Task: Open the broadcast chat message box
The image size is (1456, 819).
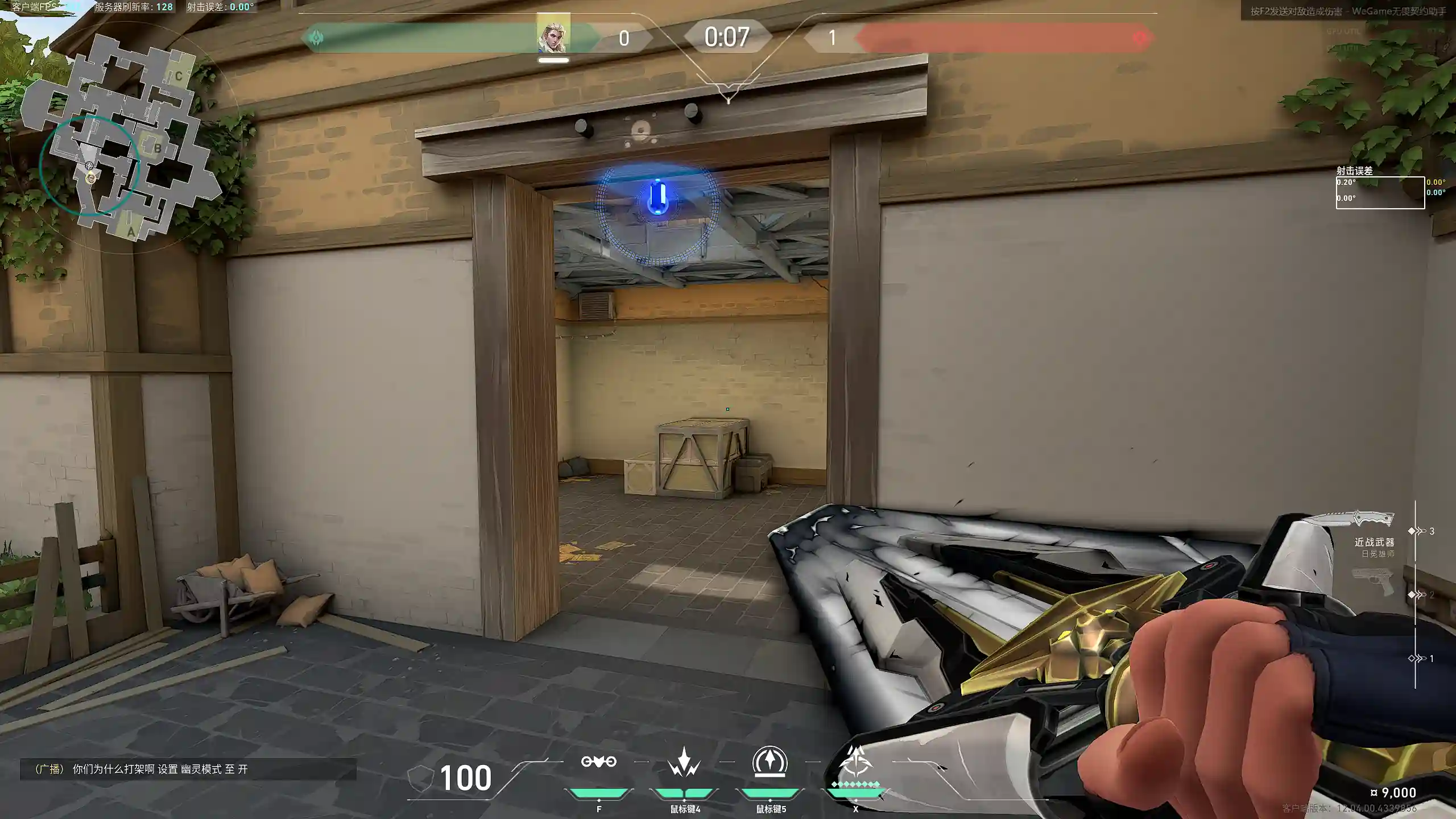Action: 188,770
